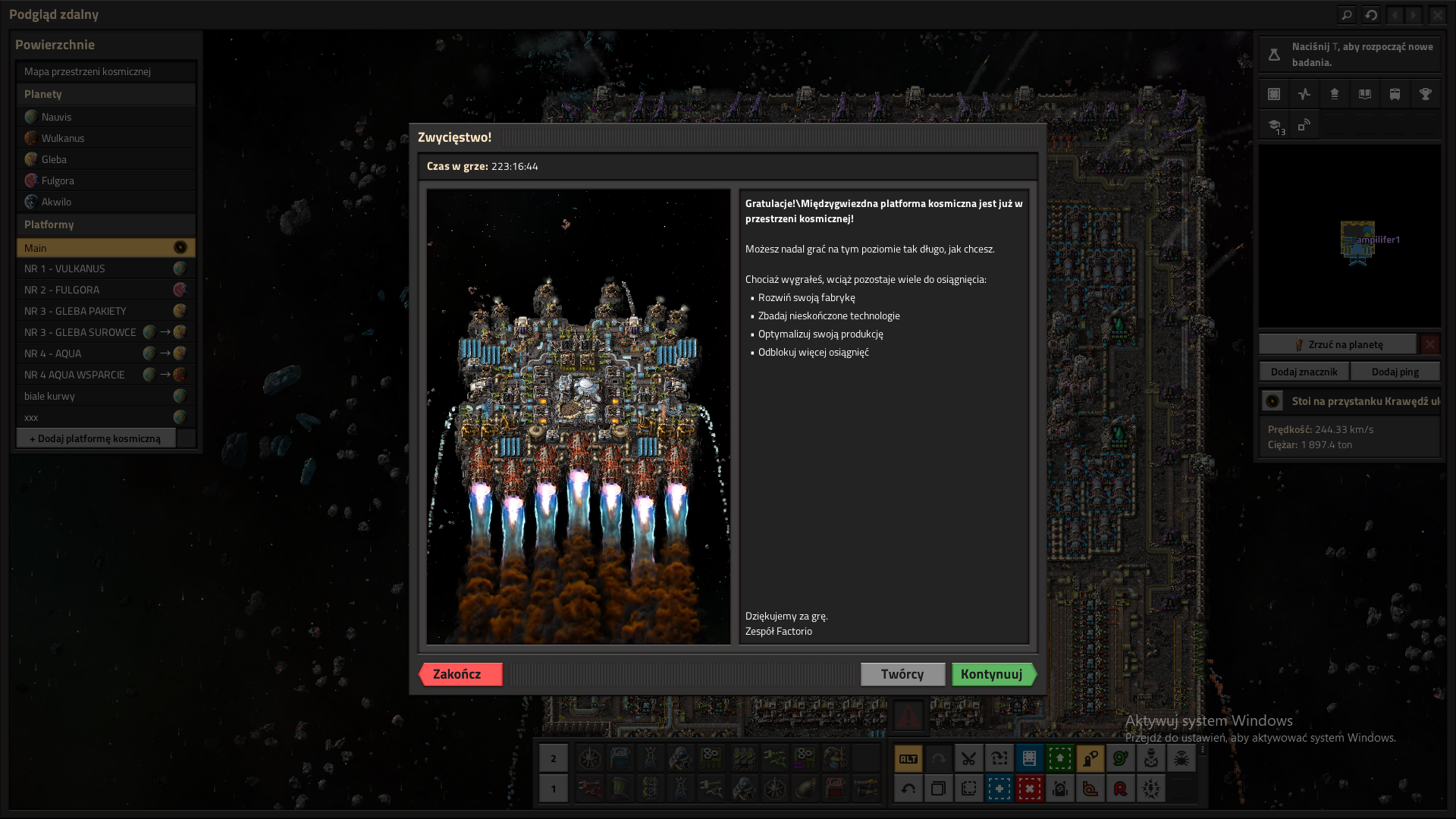
Task: Add a ping with Dodaj ping
Action: tap(1395, 372)
